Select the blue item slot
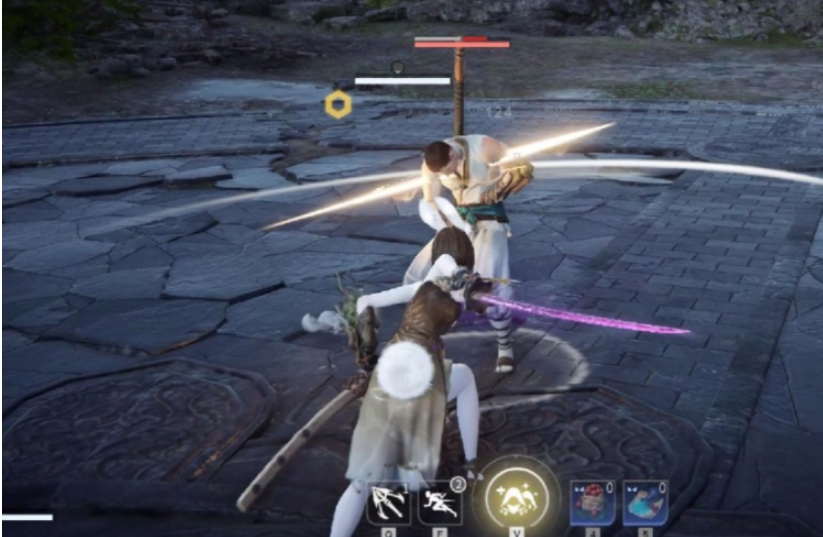Screen dimensions: 823x537 point(645,502)
